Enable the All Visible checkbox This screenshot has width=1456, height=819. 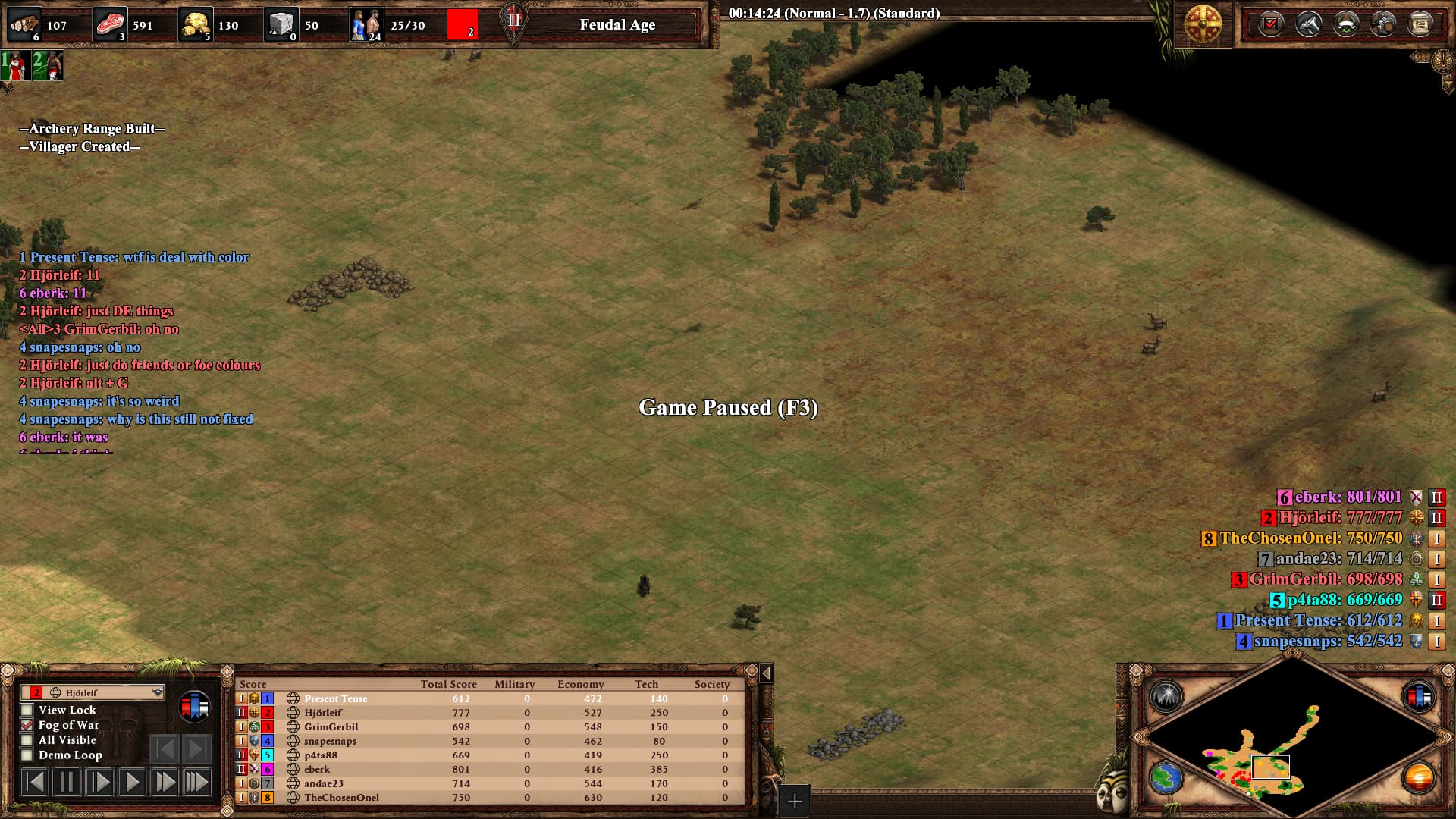tap(27, 740)
